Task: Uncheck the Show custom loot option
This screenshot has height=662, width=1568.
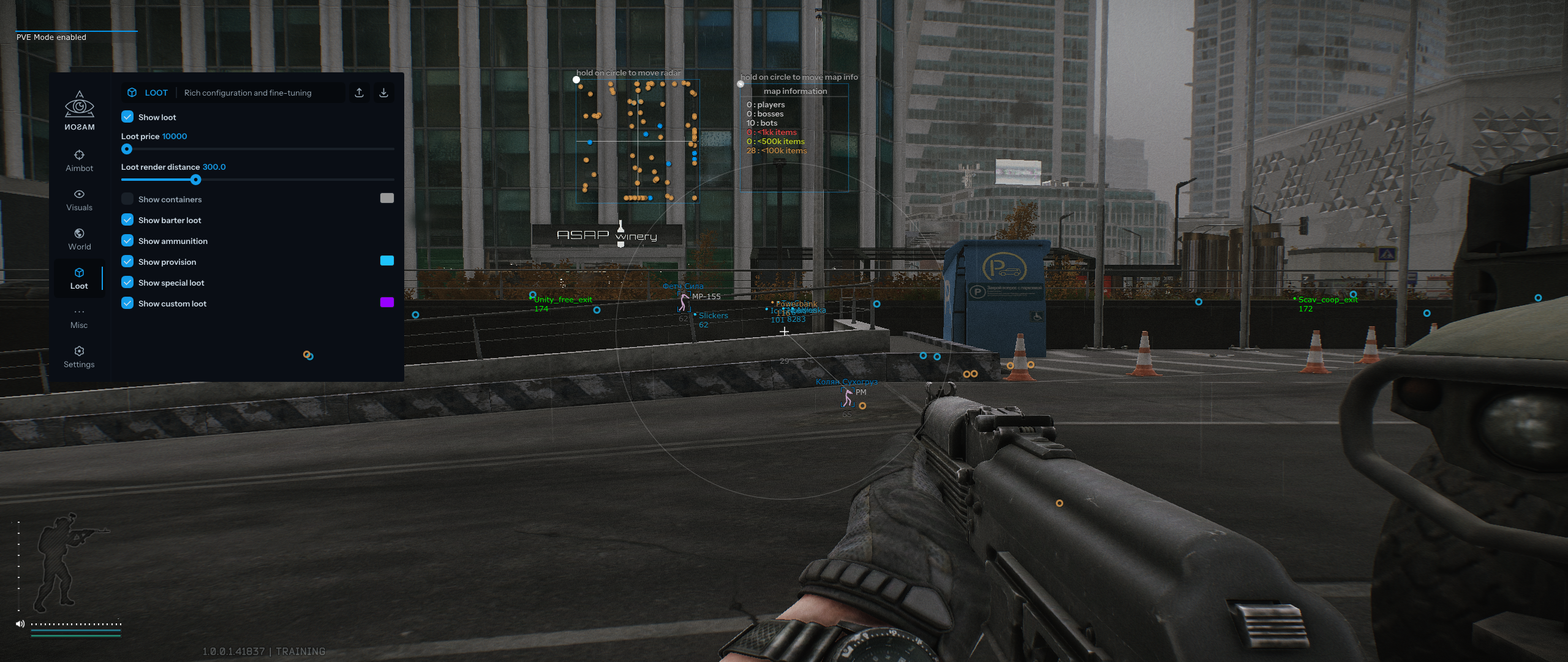Action: pyautogui.click(x=127, y=303)
